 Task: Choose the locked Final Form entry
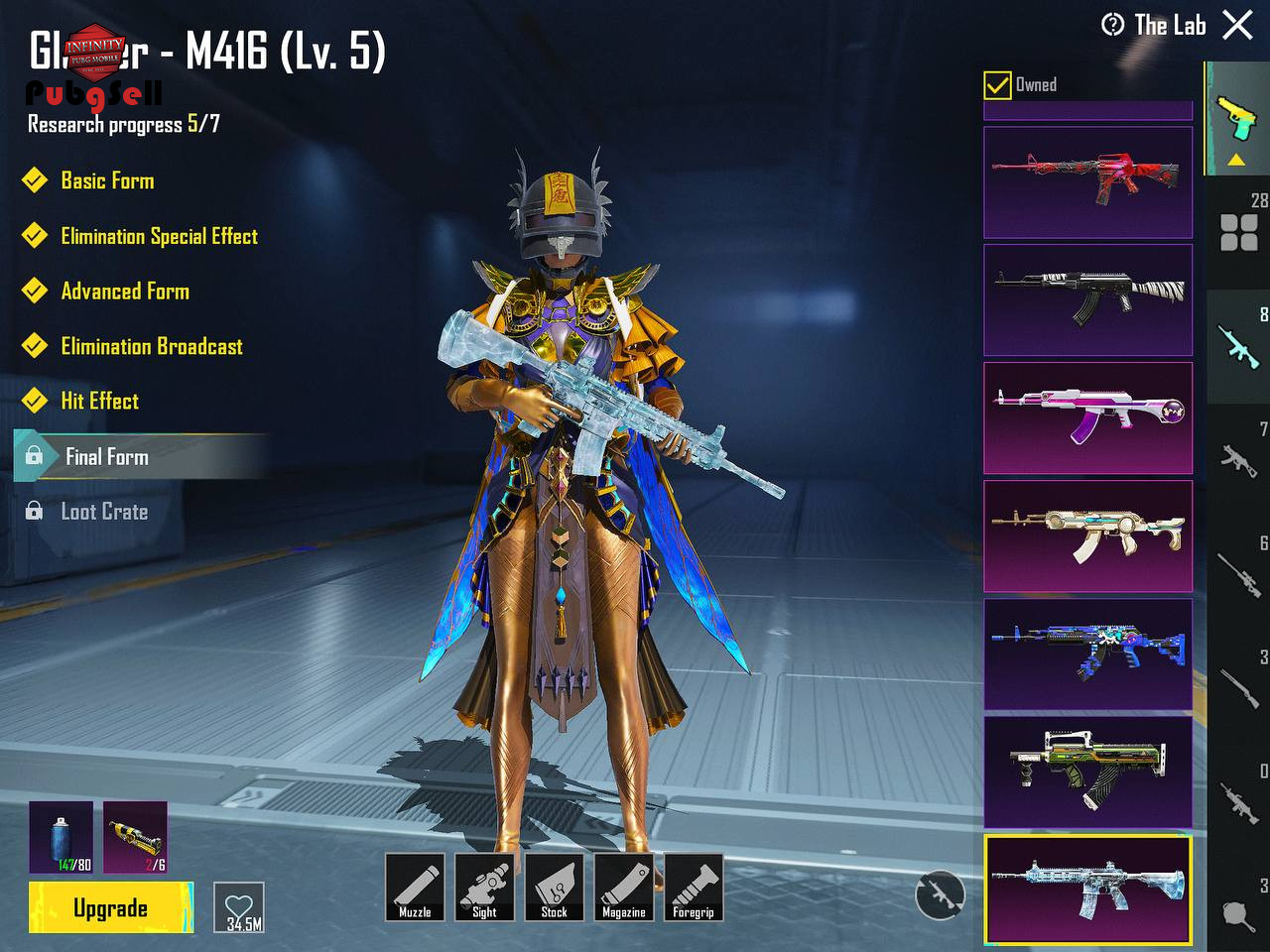107,456
